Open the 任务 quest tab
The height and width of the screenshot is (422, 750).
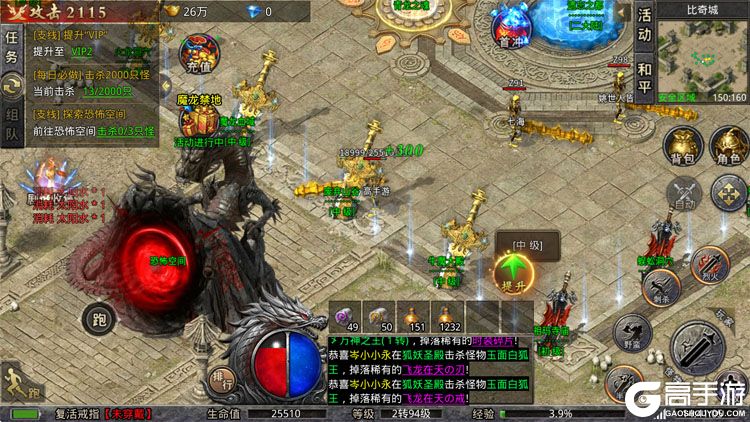[x=11, y=46]
